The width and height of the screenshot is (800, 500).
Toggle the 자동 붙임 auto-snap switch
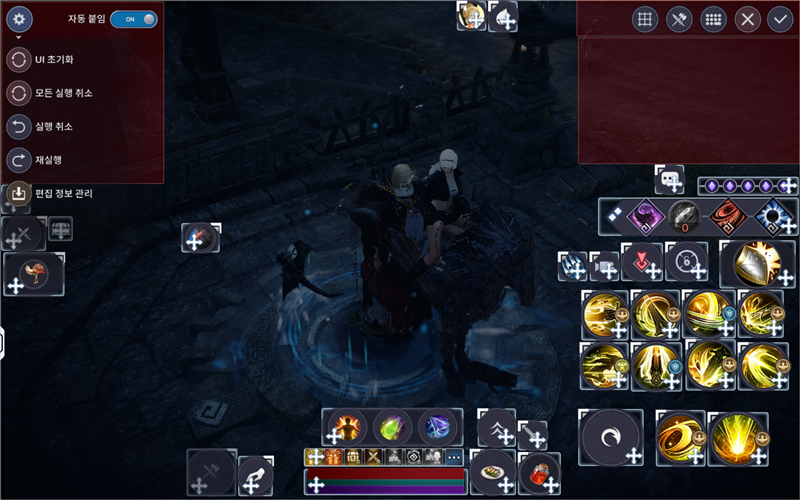[134, 19]
